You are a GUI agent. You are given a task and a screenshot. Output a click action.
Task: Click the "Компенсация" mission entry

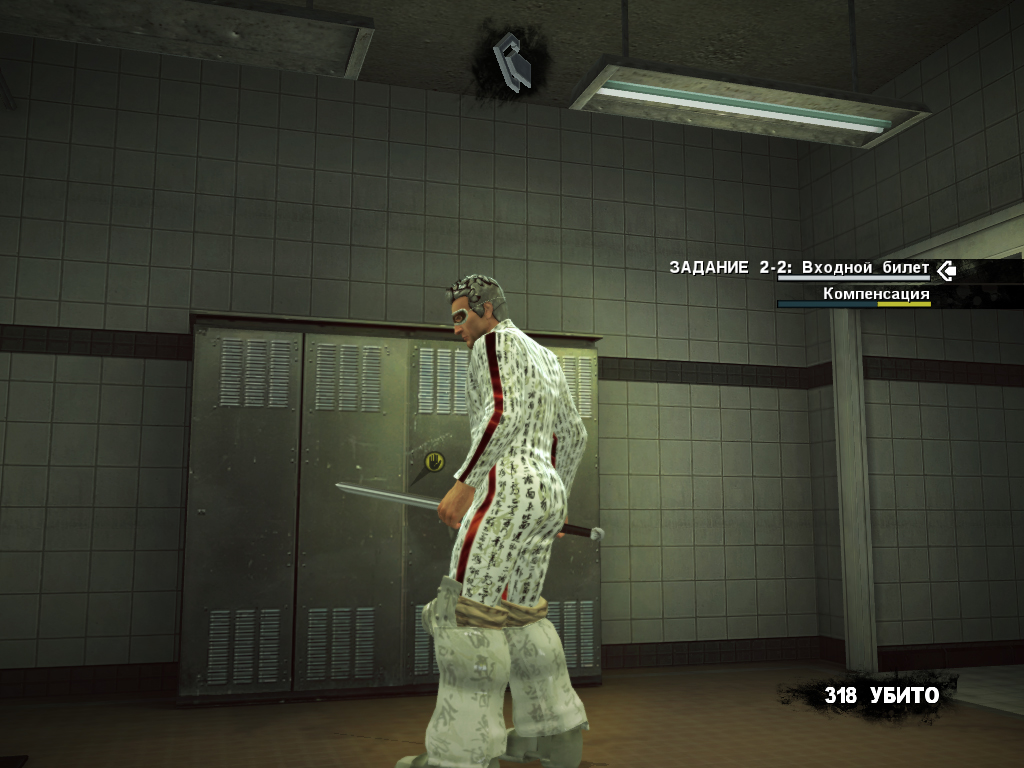pos(876,294)
